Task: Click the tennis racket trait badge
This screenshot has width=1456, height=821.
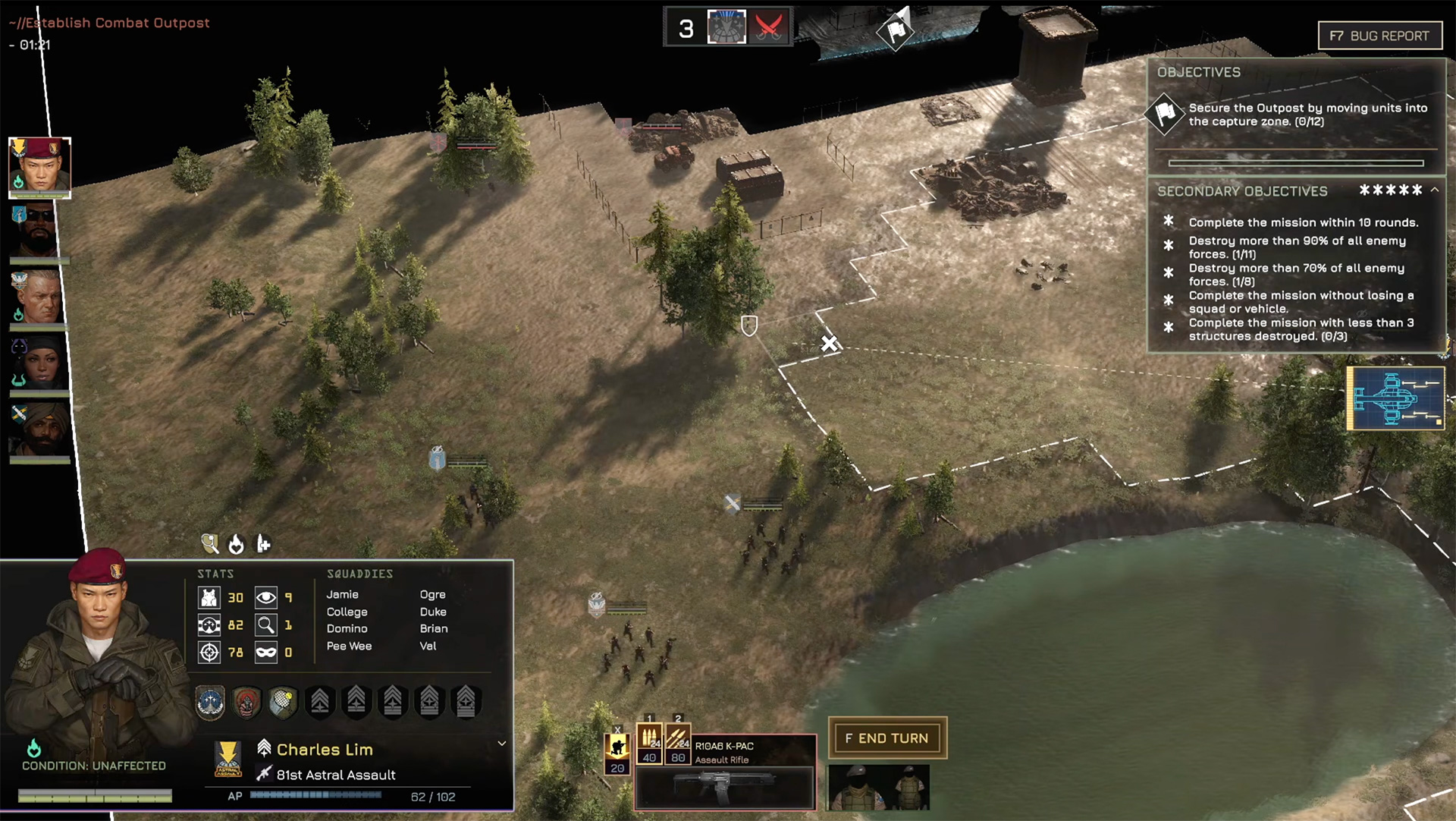Action: [283, 702]
